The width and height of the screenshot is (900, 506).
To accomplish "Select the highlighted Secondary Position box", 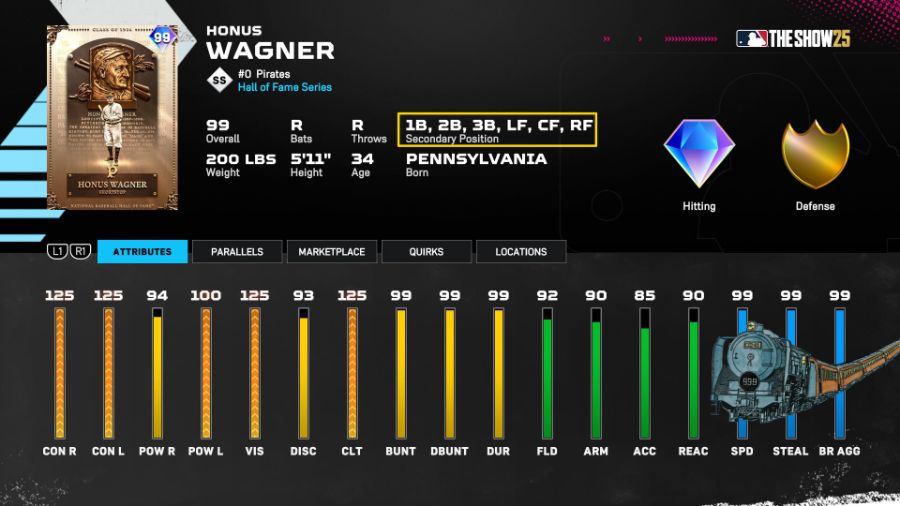I will tap(497, 129).
